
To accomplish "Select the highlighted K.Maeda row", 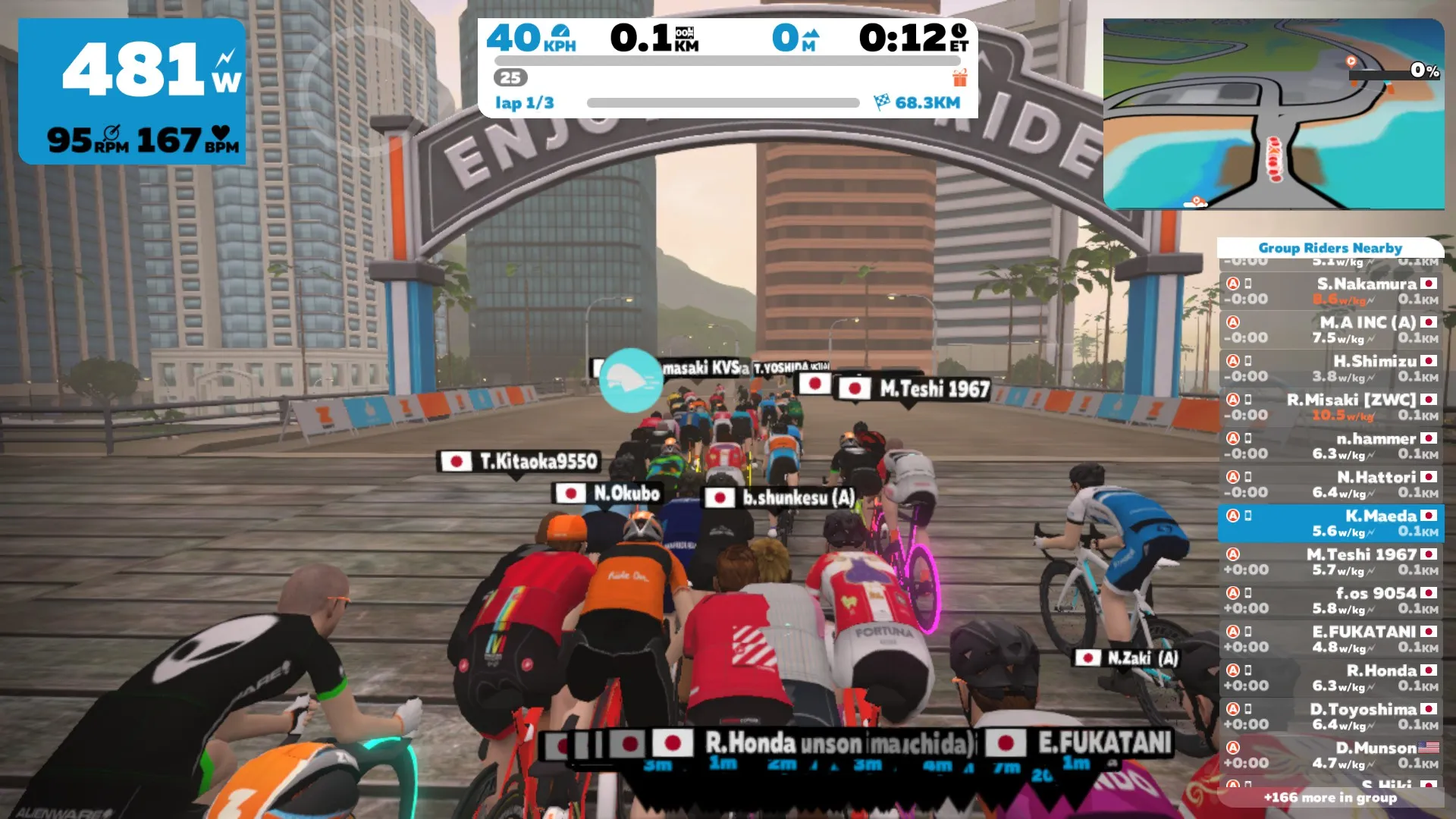I will (x=1331, y=523).
